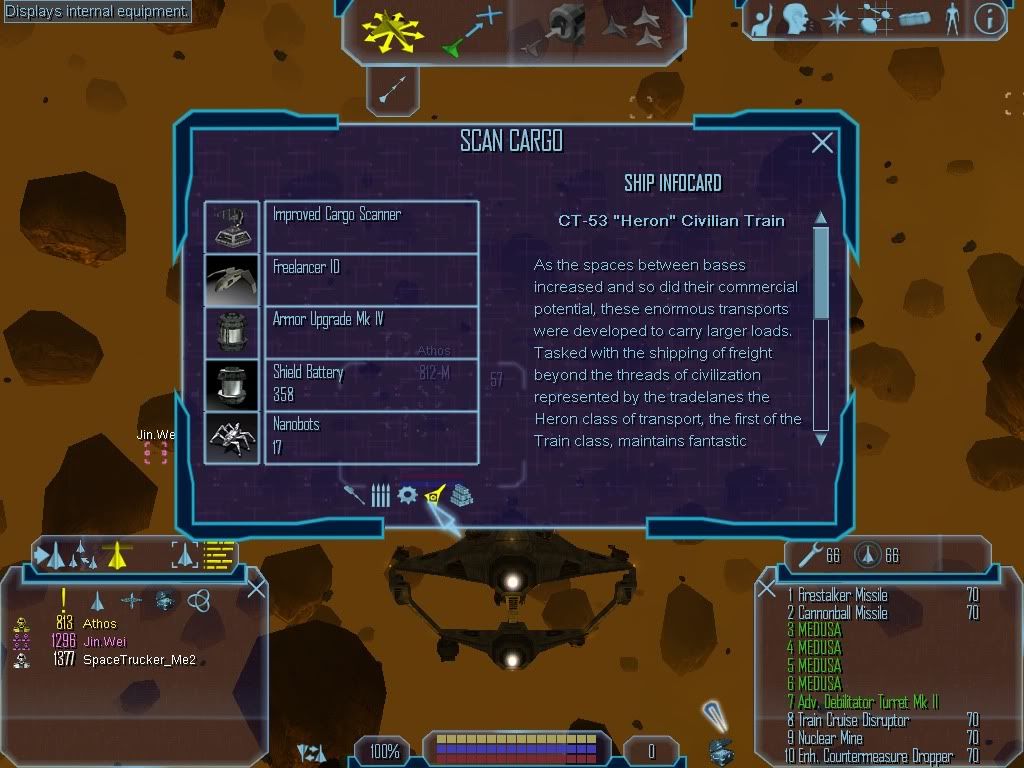Open the information panel with the i icon
The height and width of the screenshot is (768, 1024).
point(989,20)
